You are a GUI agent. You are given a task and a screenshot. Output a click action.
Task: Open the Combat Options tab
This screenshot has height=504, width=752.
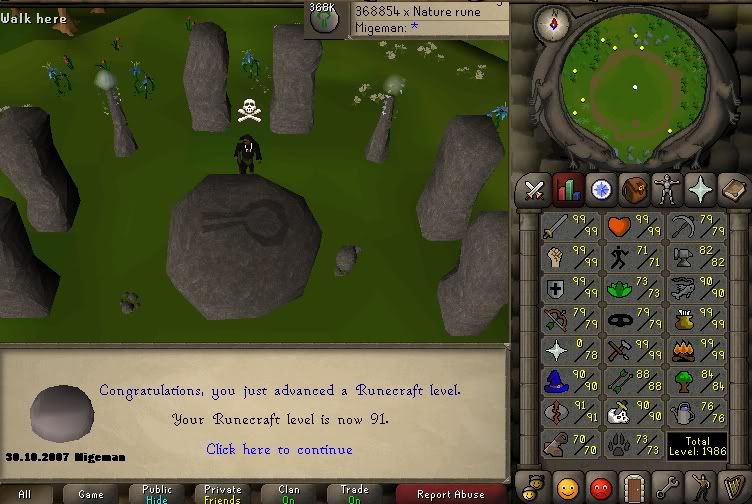coord(534,188)
